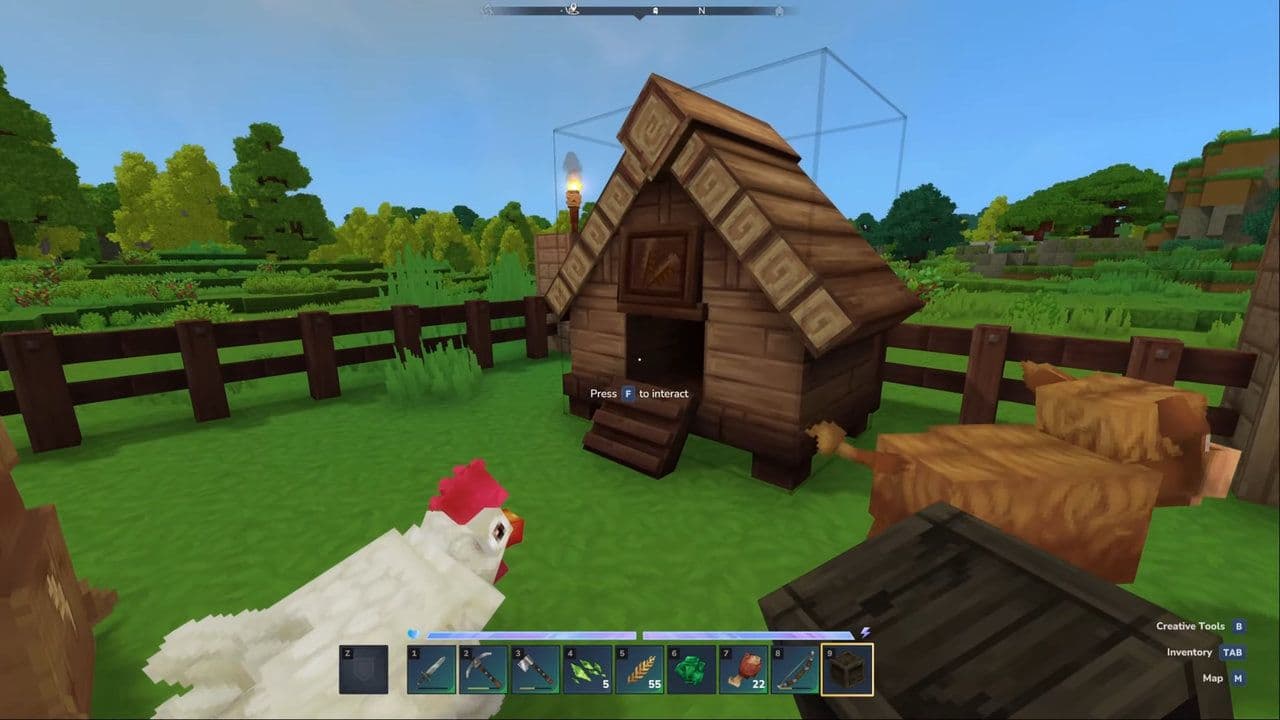This screenshot has height=720, width=1280.
Task: Select the dark wooden crate slot
Action: [847, 669]
